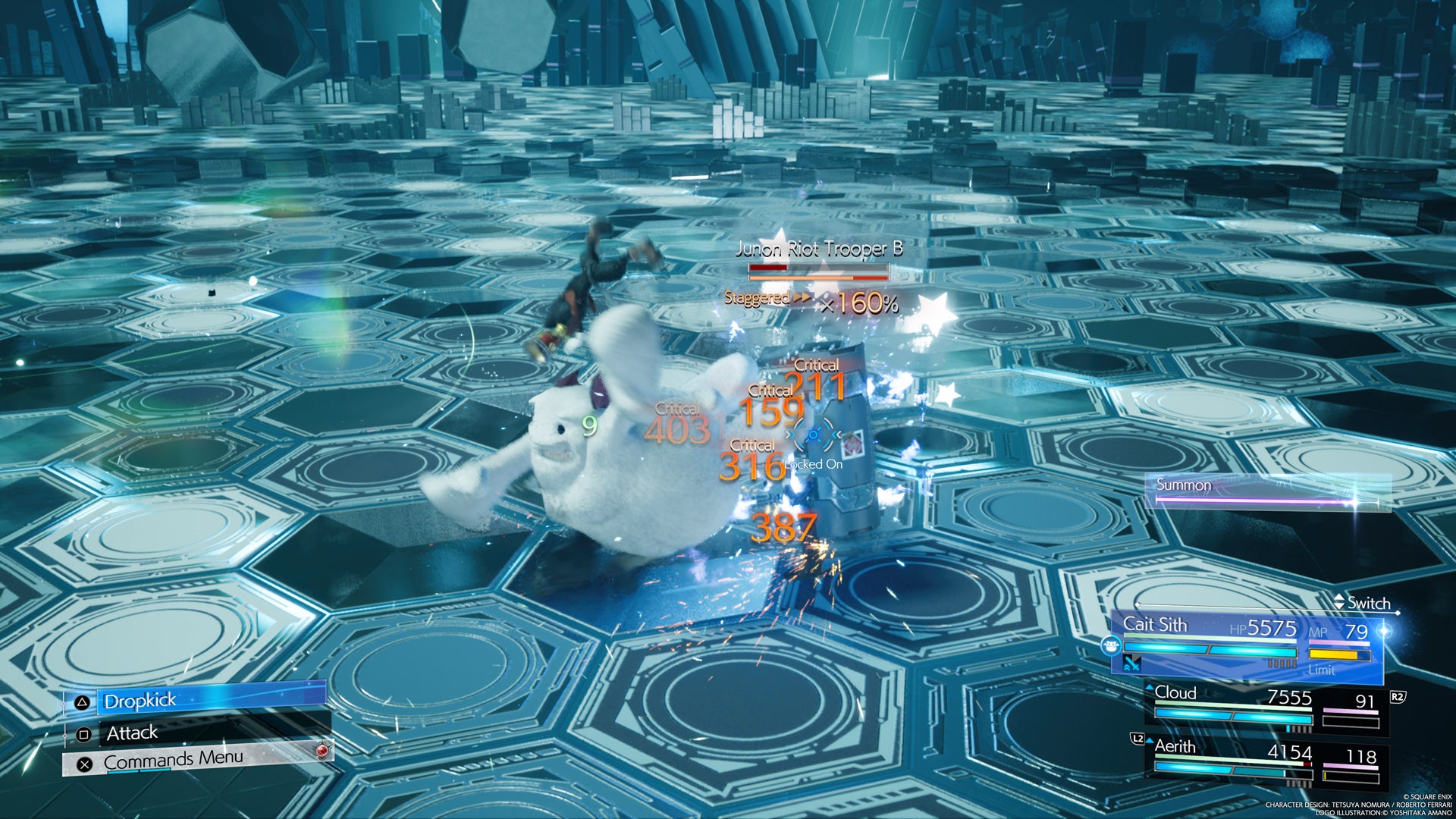Click the up/down chevrons beside Switch
Image resolution: width=1456 pixels, height=819 pixels.
(x=1338, y=601)
